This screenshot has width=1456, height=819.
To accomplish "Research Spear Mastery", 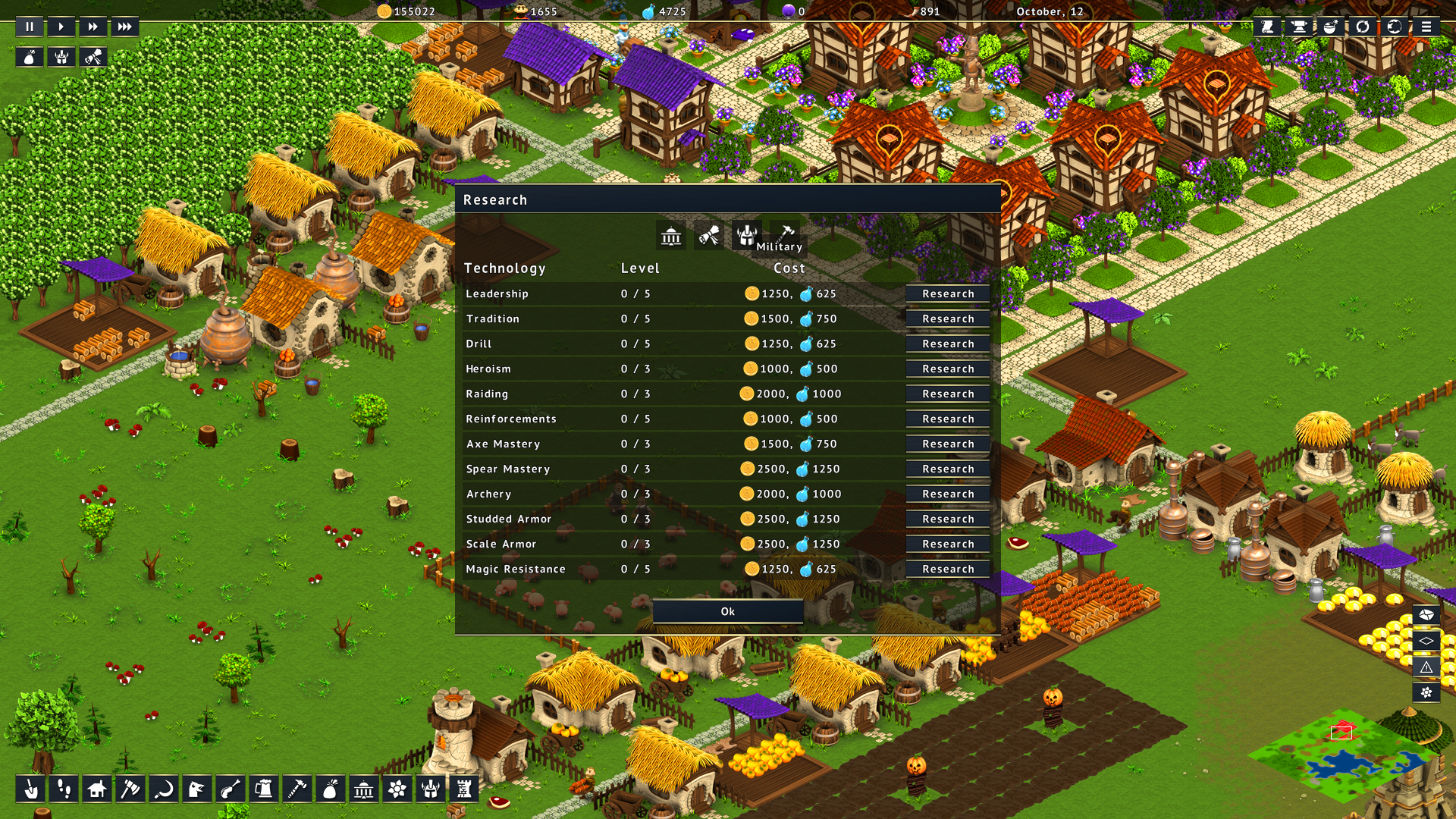I will [948, 469].
